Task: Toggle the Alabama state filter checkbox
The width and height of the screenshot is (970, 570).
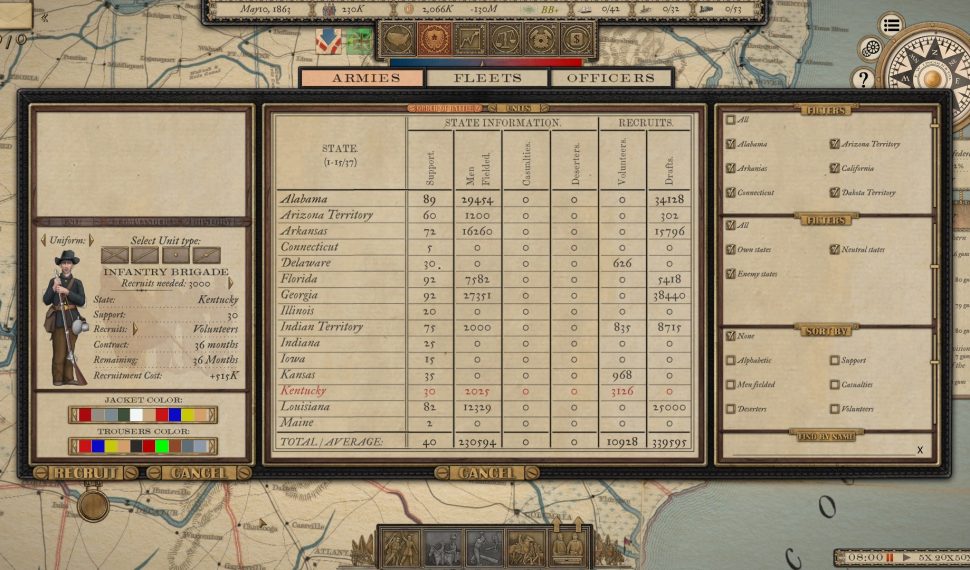Action: (x=731, y=144)
